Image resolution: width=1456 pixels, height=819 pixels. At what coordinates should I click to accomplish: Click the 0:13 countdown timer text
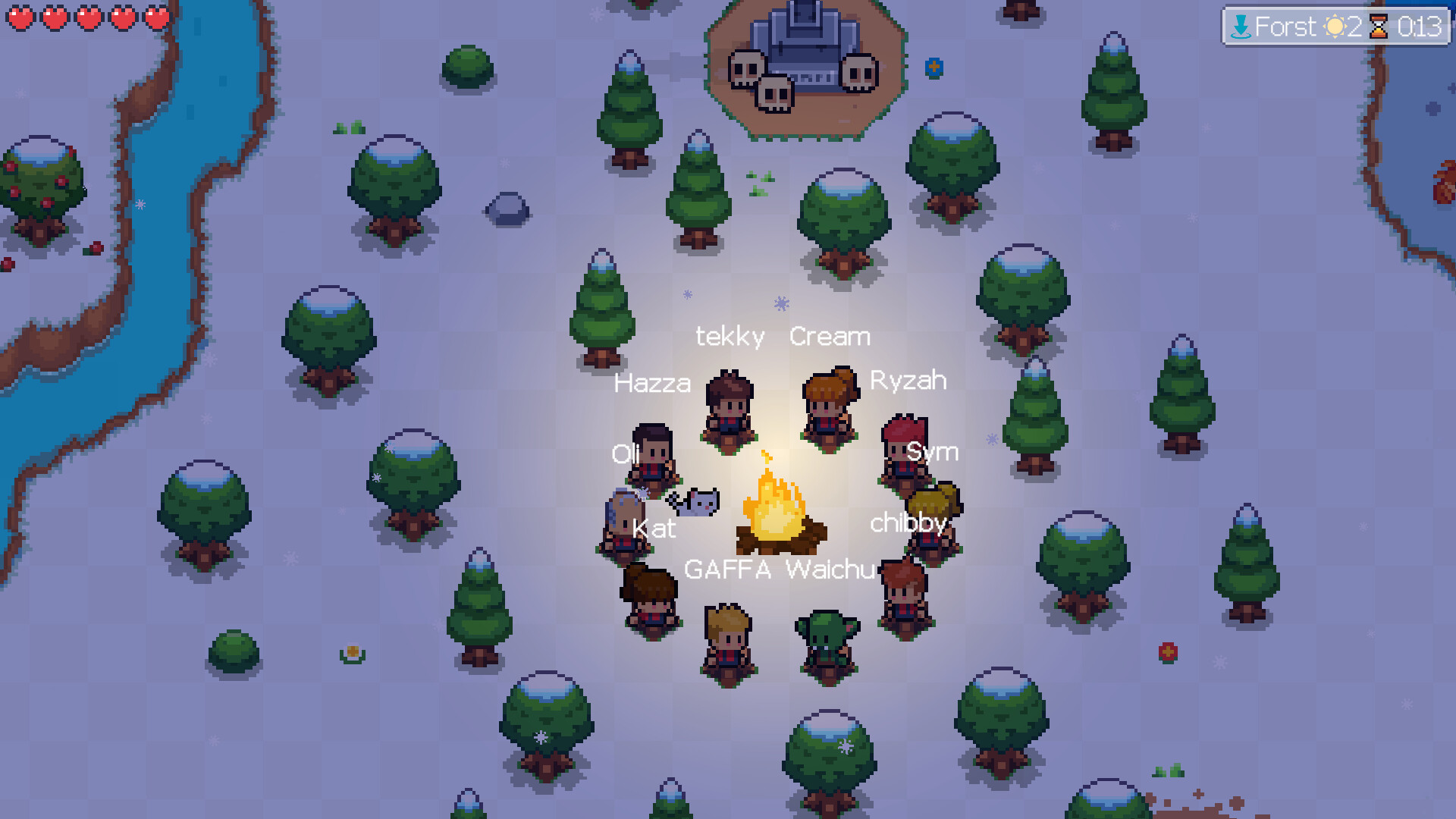coord(1420,27)
